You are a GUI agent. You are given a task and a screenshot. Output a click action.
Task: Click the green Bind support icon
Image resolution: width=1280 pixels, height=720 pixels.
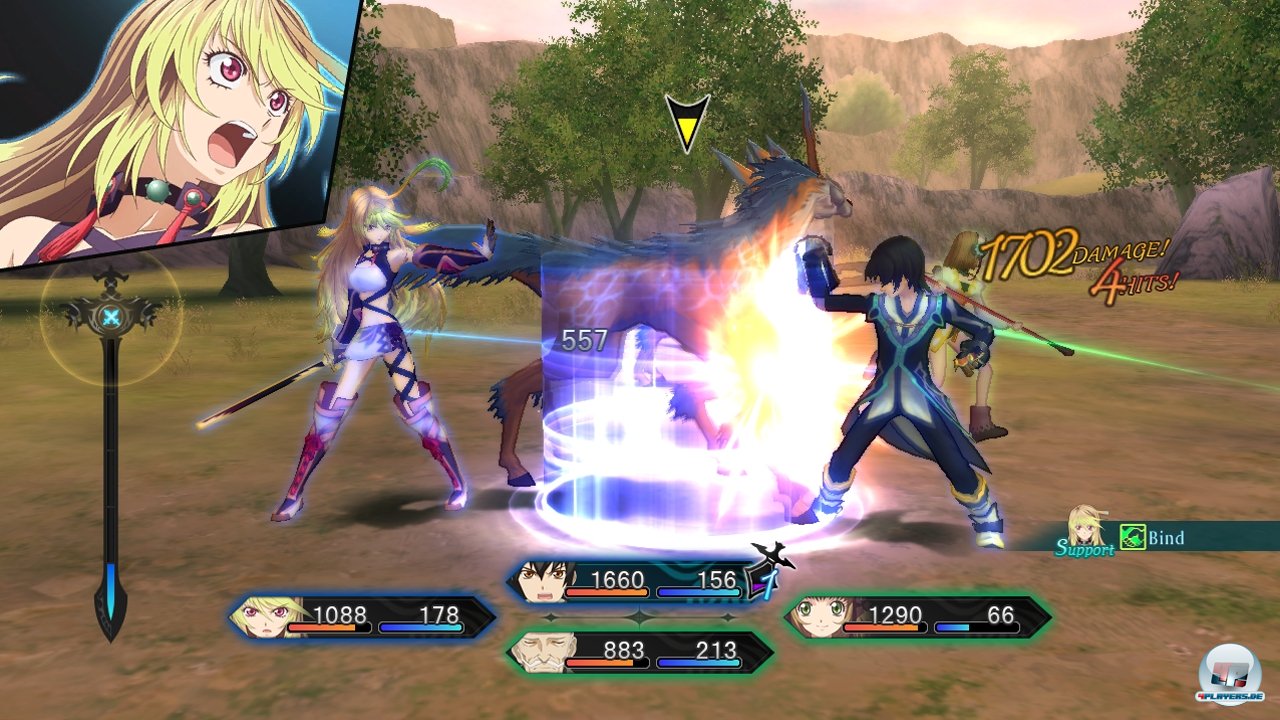pos(1132,538)
